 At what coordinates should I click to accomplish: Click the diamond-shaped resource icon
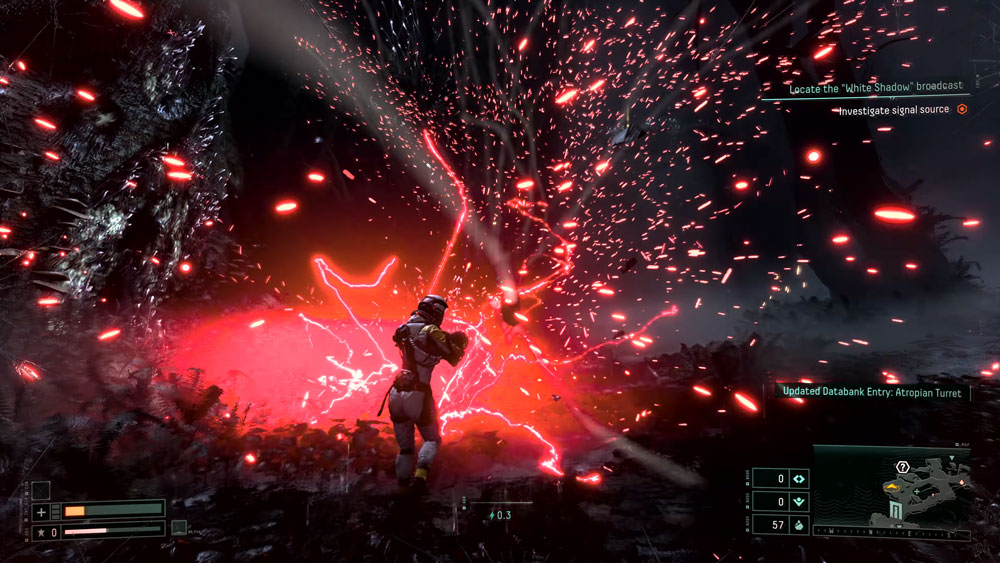(x=799, y=478)
